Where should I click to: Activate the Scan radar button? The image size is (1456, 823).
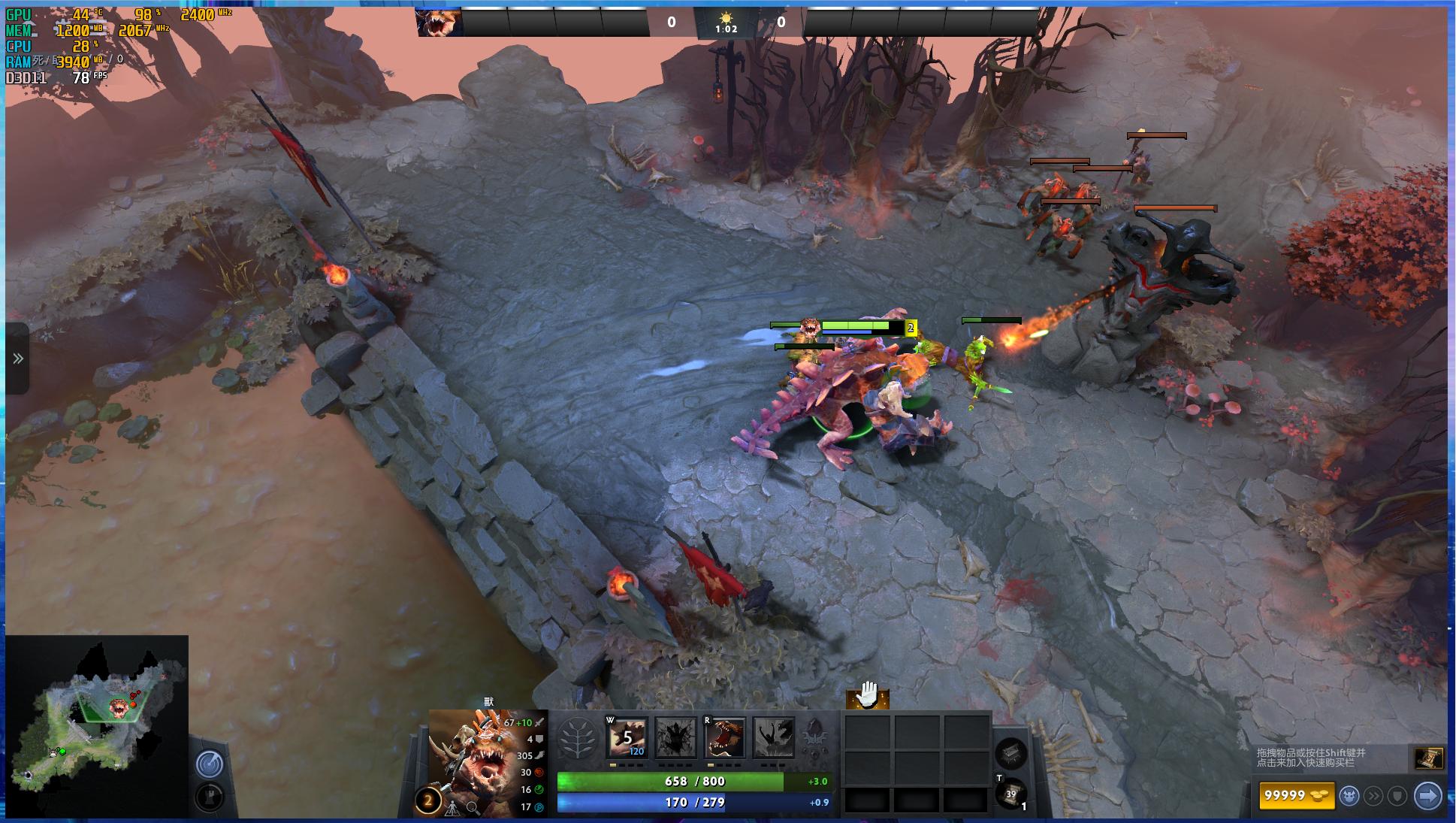(x=209, y=764)
